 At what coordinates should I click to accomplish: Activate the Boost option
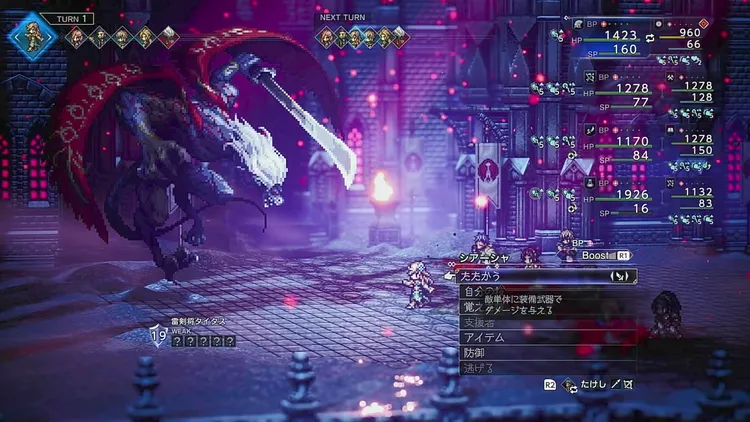pos(599,256)
